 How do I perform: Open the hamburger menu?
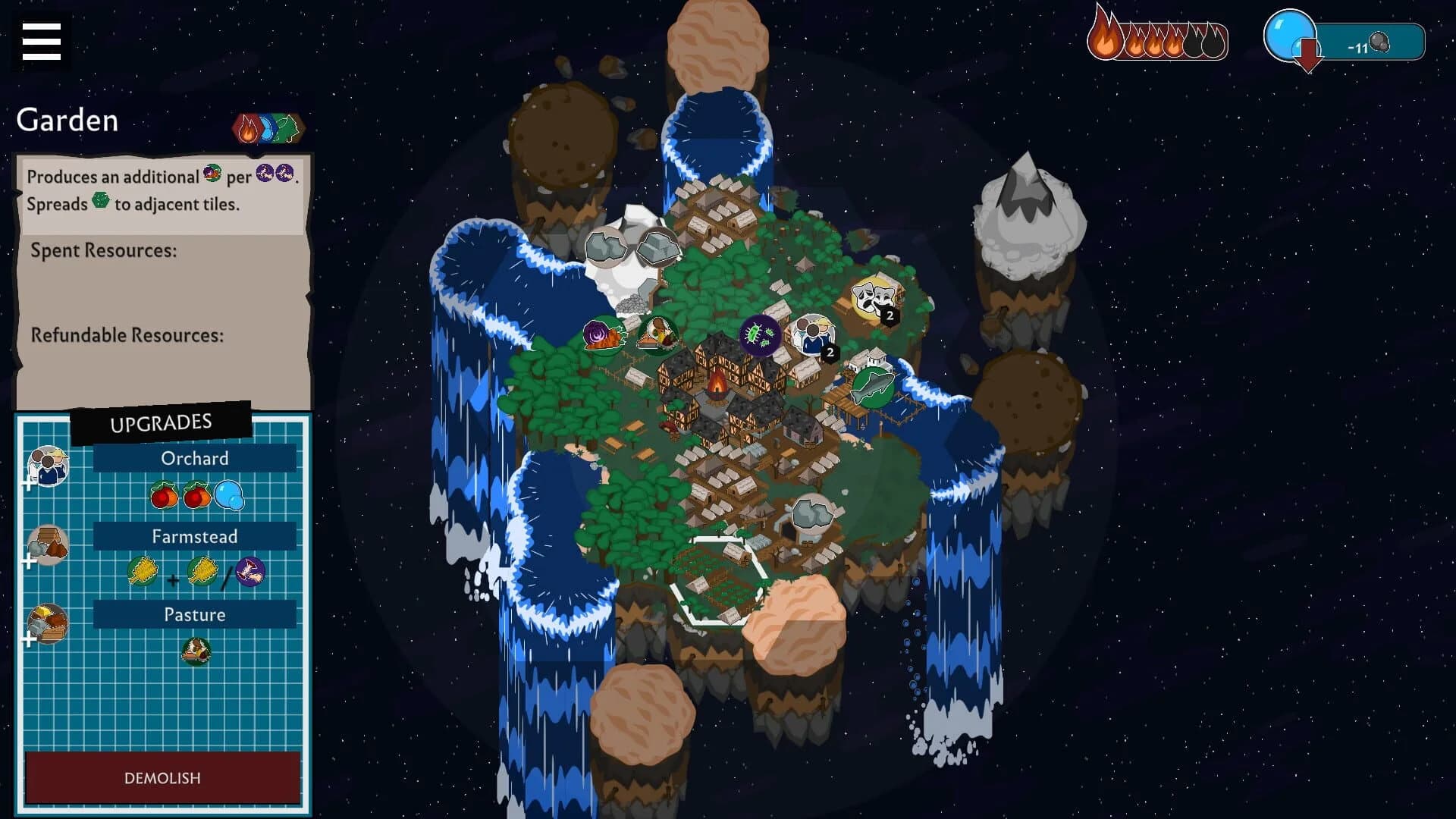click(42, 42)
